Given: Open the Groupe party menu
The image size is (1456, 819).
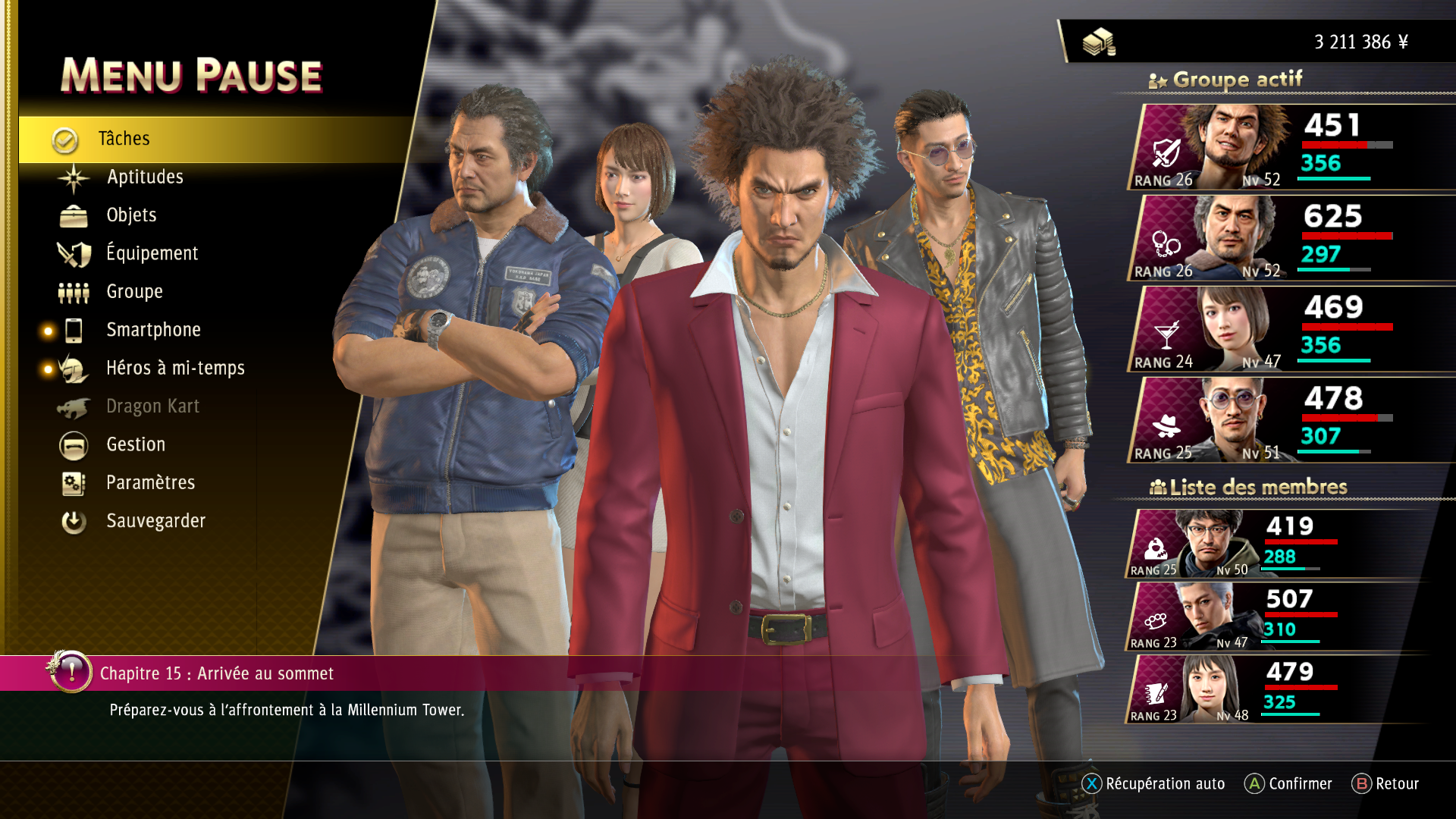Looking at the screenshot, I should point(134,292).
